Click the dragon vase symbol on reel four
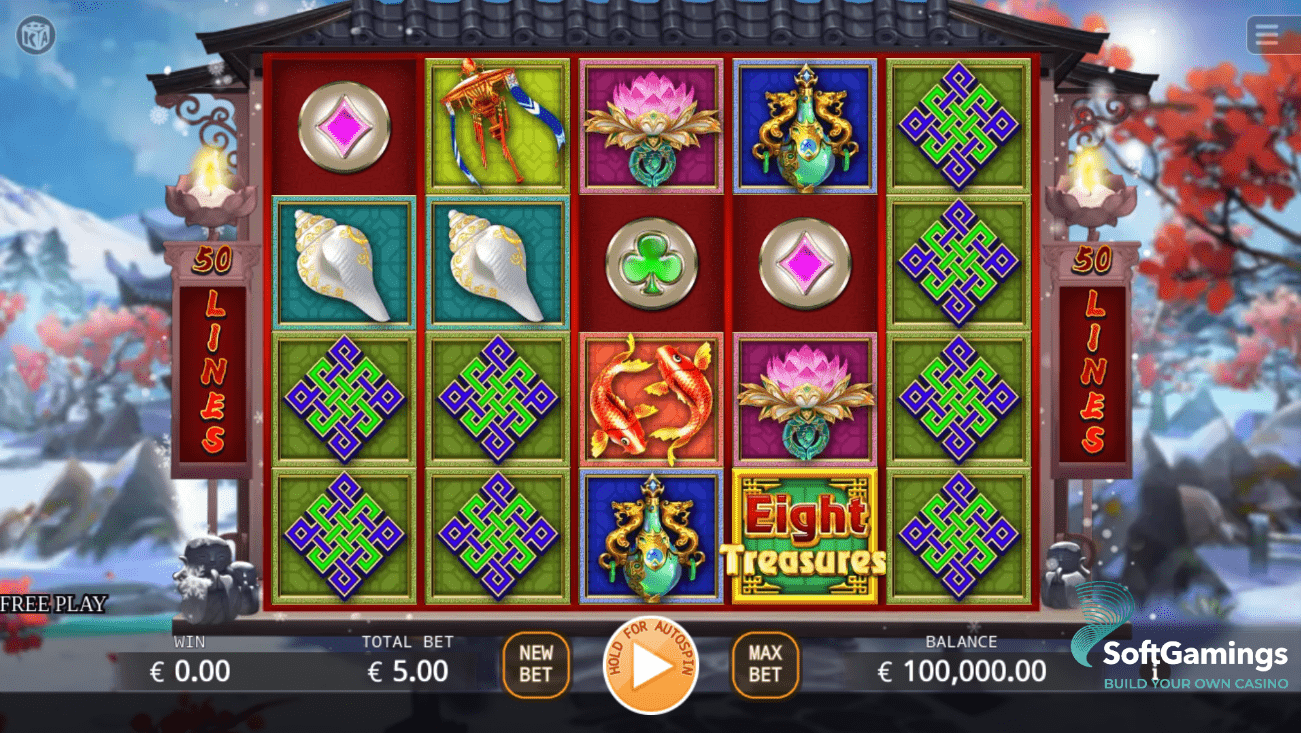This screenshot has height=733, width=1301. (x=805, y=123)
